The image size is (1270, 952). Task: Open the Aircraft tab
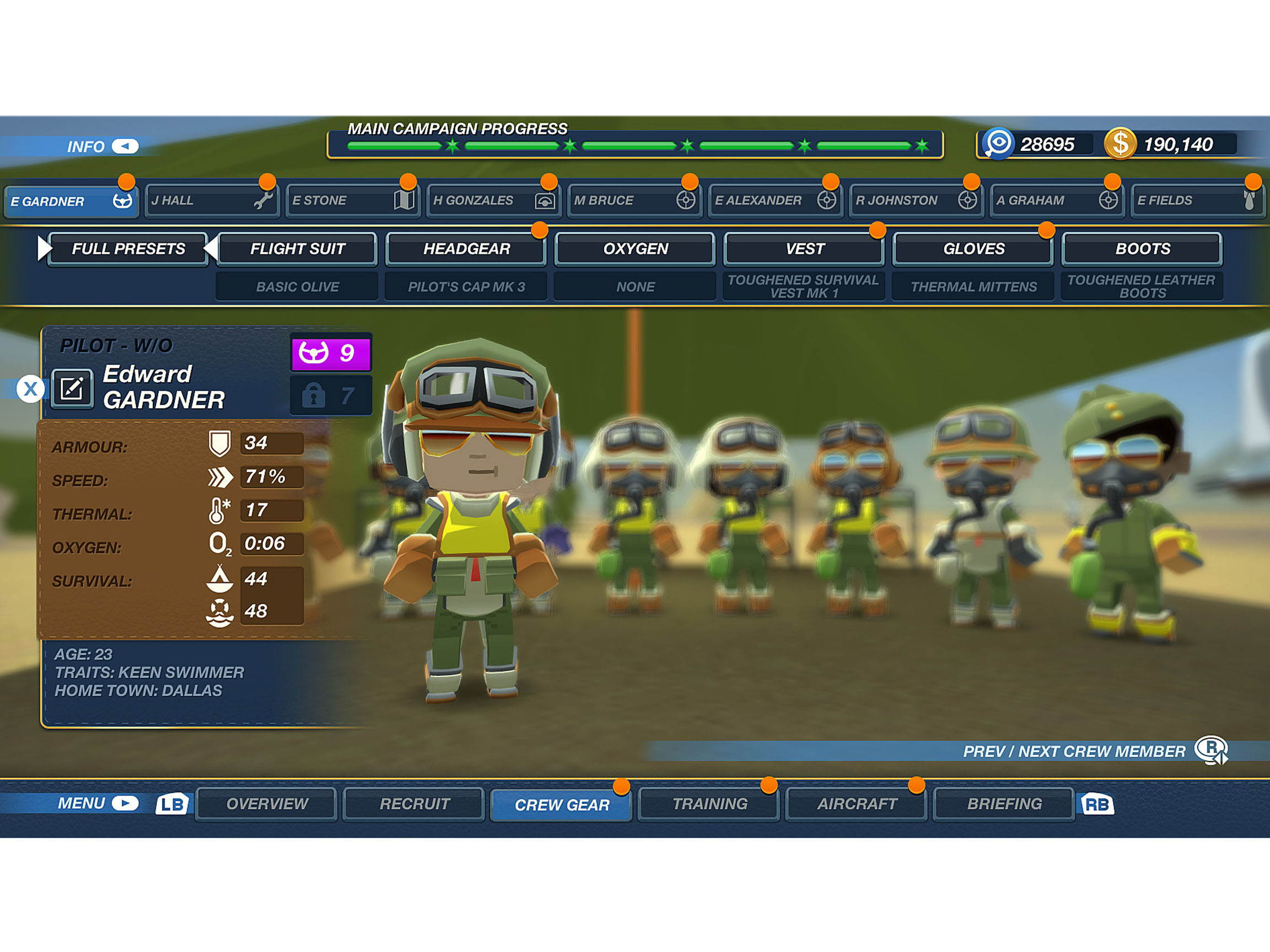[857, 803]
